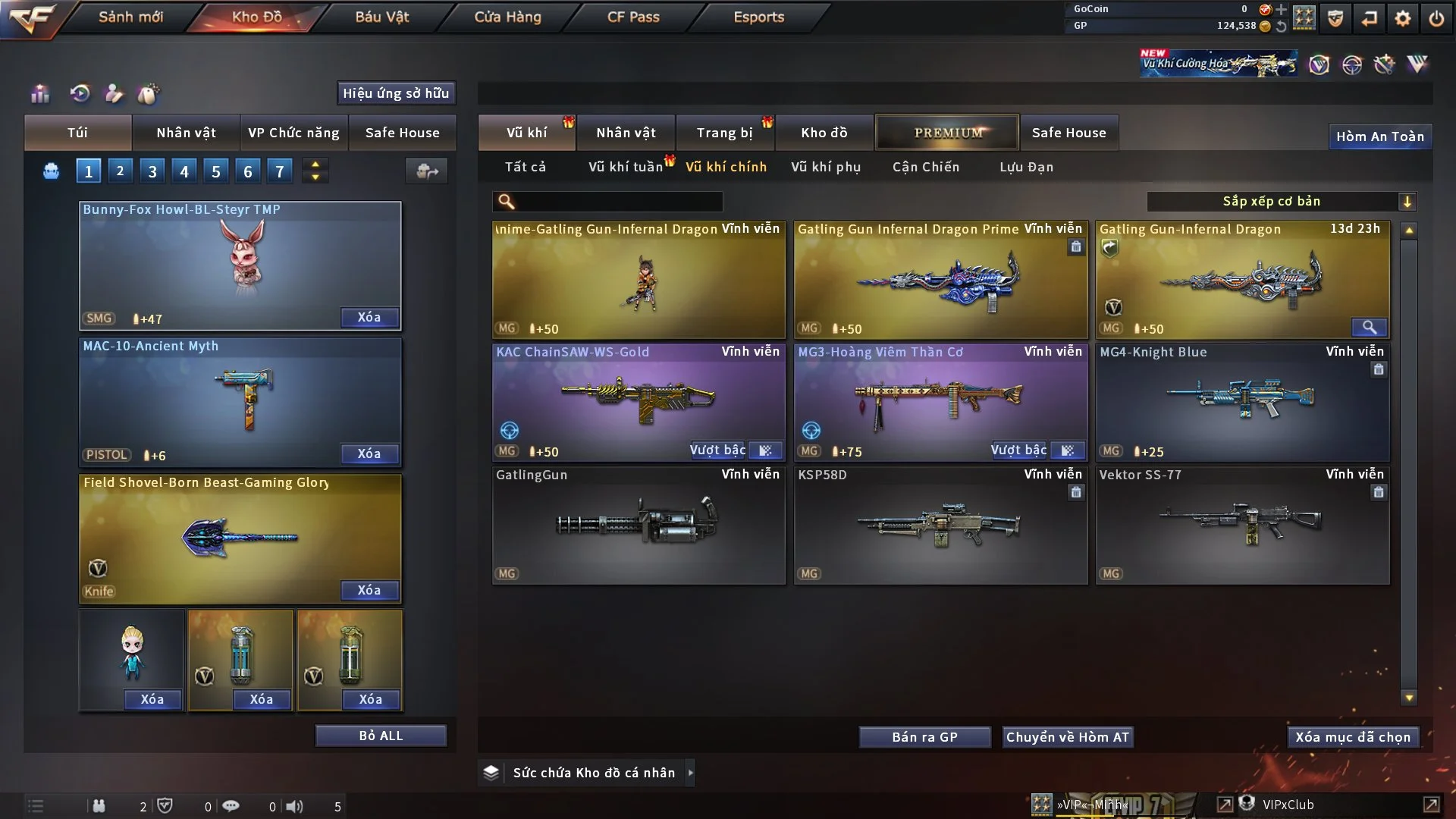Select the KAC ChainSAW-WS-Gold weapon

tap(638, 402)
